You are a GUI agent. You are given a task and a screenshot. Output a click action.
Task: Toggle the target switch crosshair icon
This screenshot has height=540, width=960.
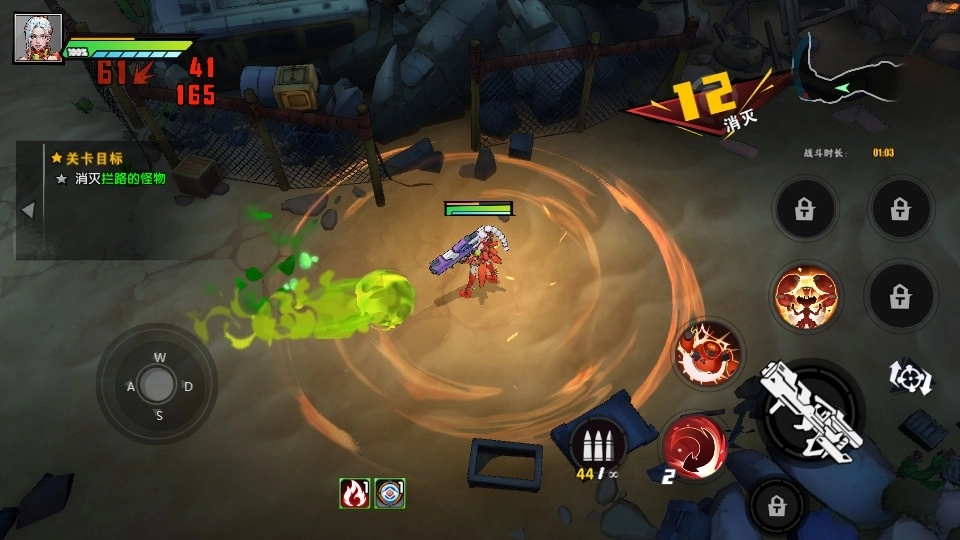(x=911, y=376)
